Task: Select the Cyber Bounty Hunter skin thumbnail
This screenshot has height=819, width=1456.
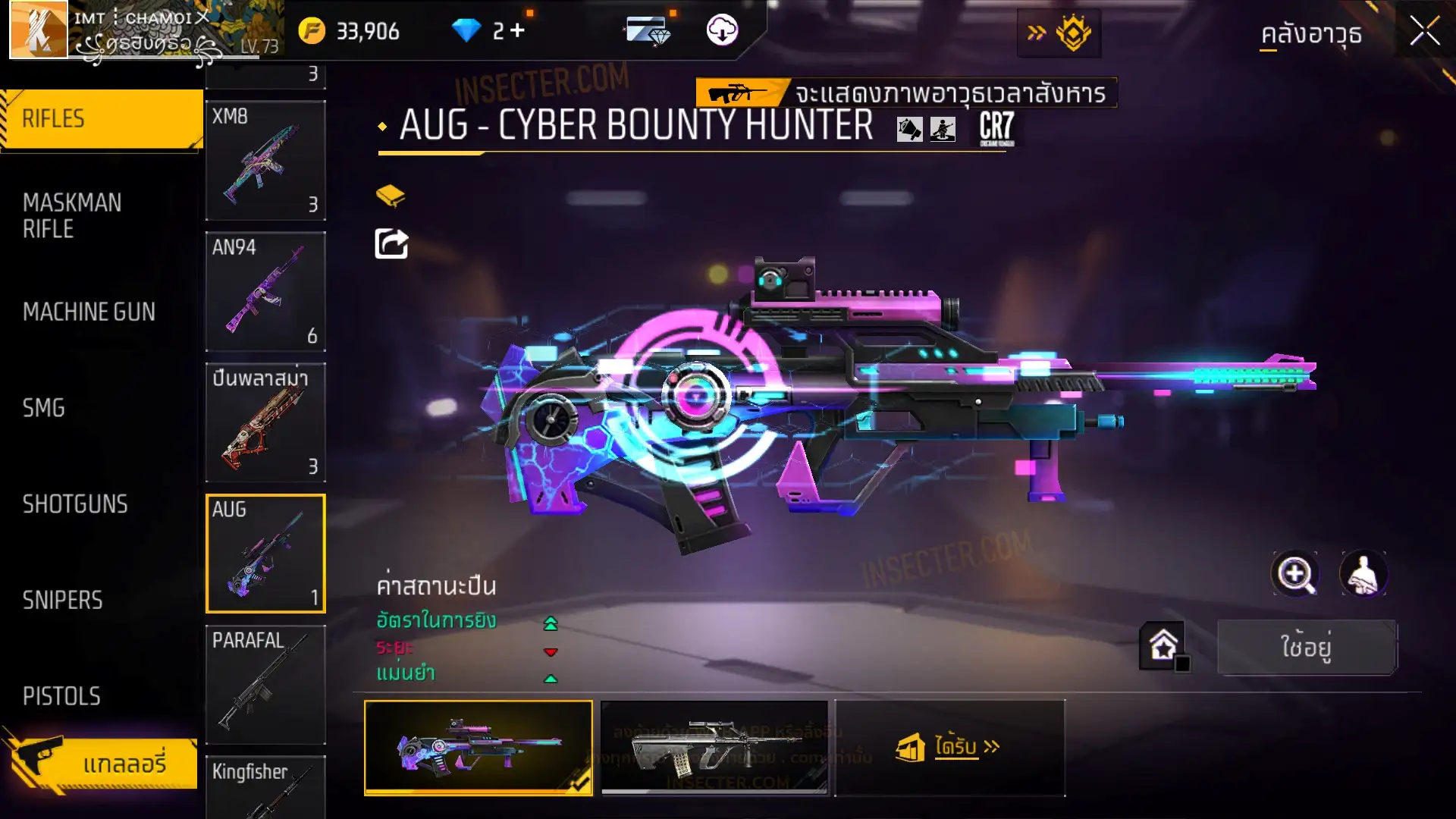Action: coord(479,748)
